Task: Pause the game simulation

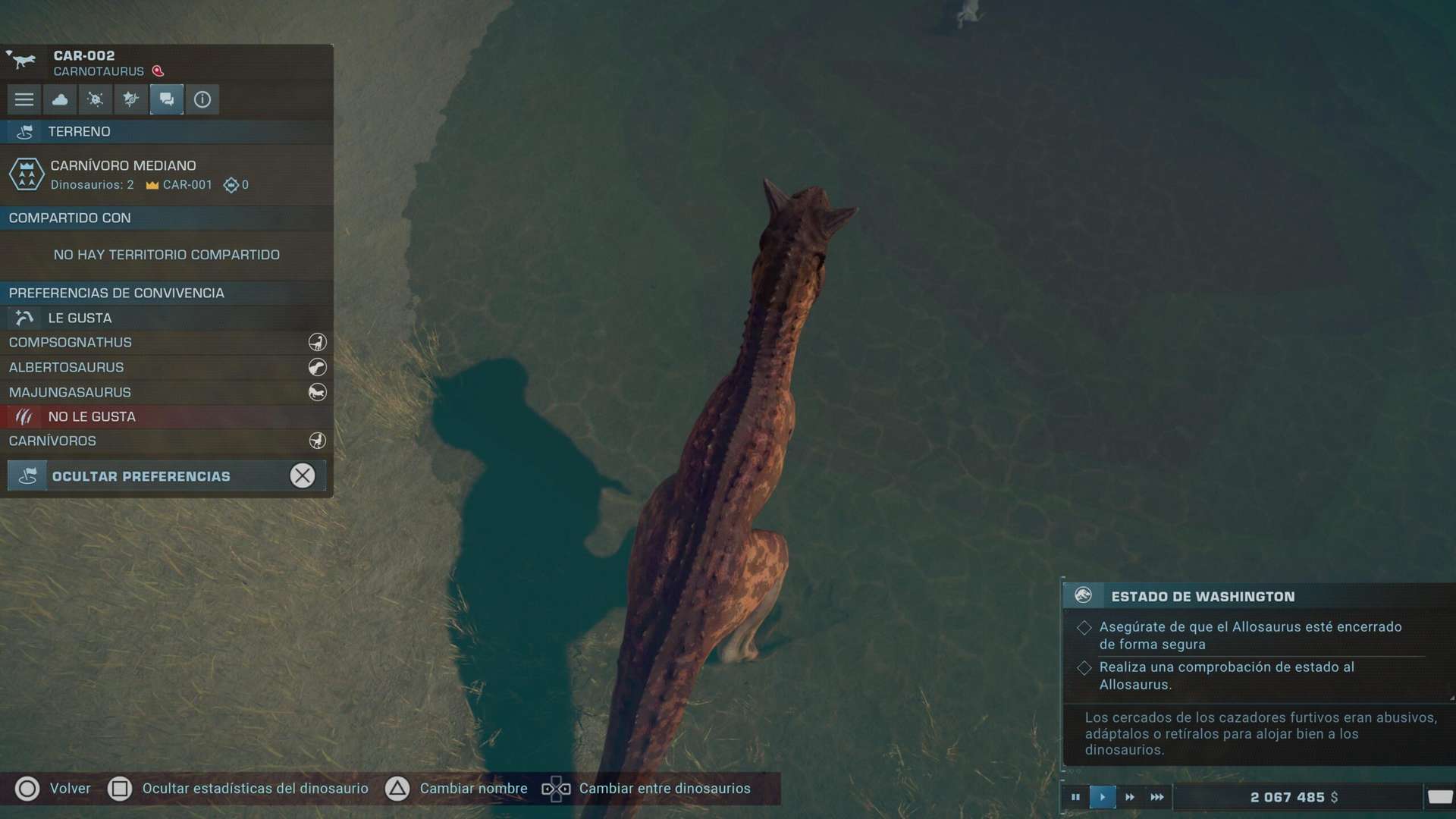Action: (x=1075, y=797)
